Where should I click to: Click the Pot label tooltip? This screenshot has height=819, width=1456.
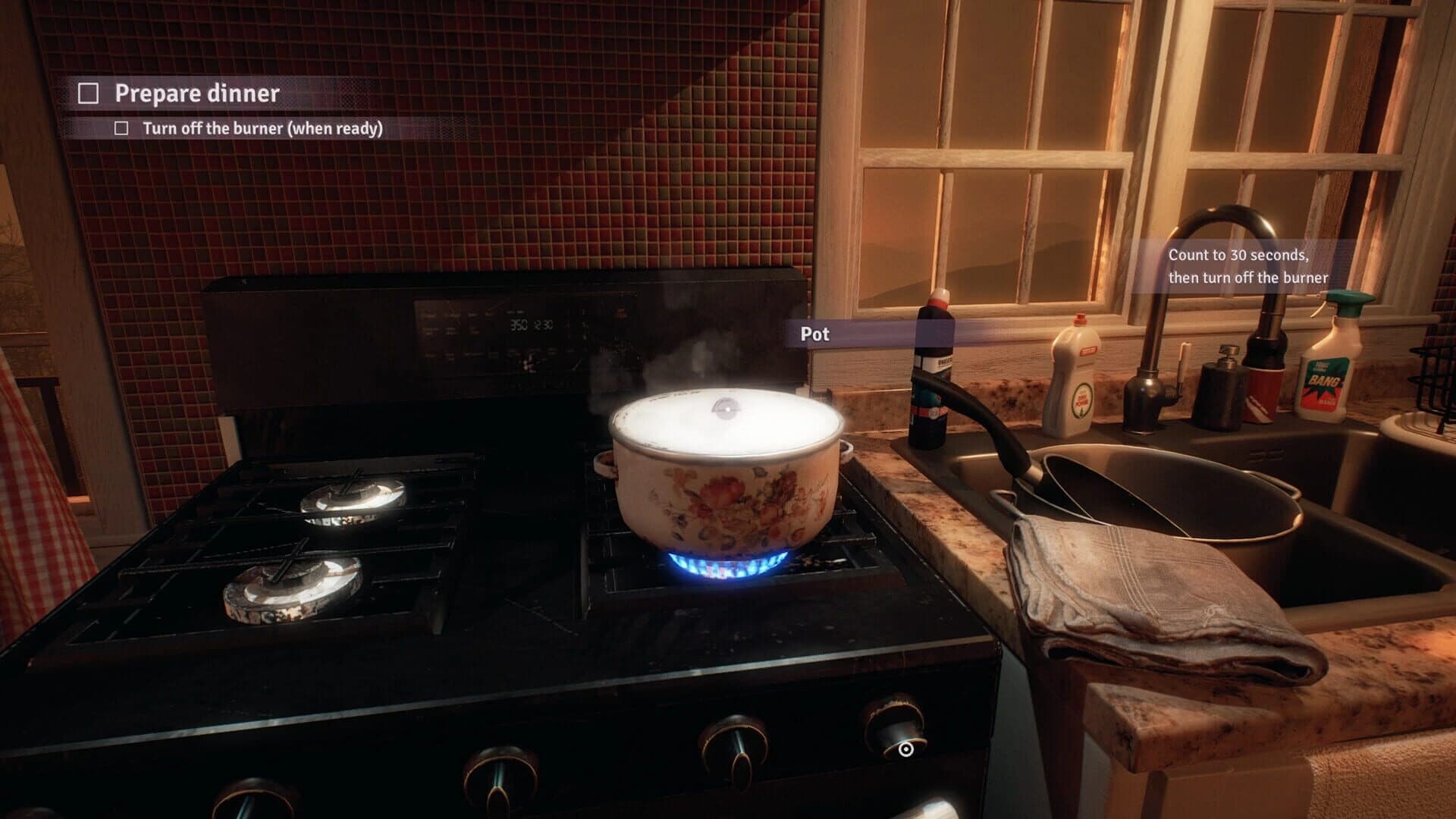click(x=815, y=334)
